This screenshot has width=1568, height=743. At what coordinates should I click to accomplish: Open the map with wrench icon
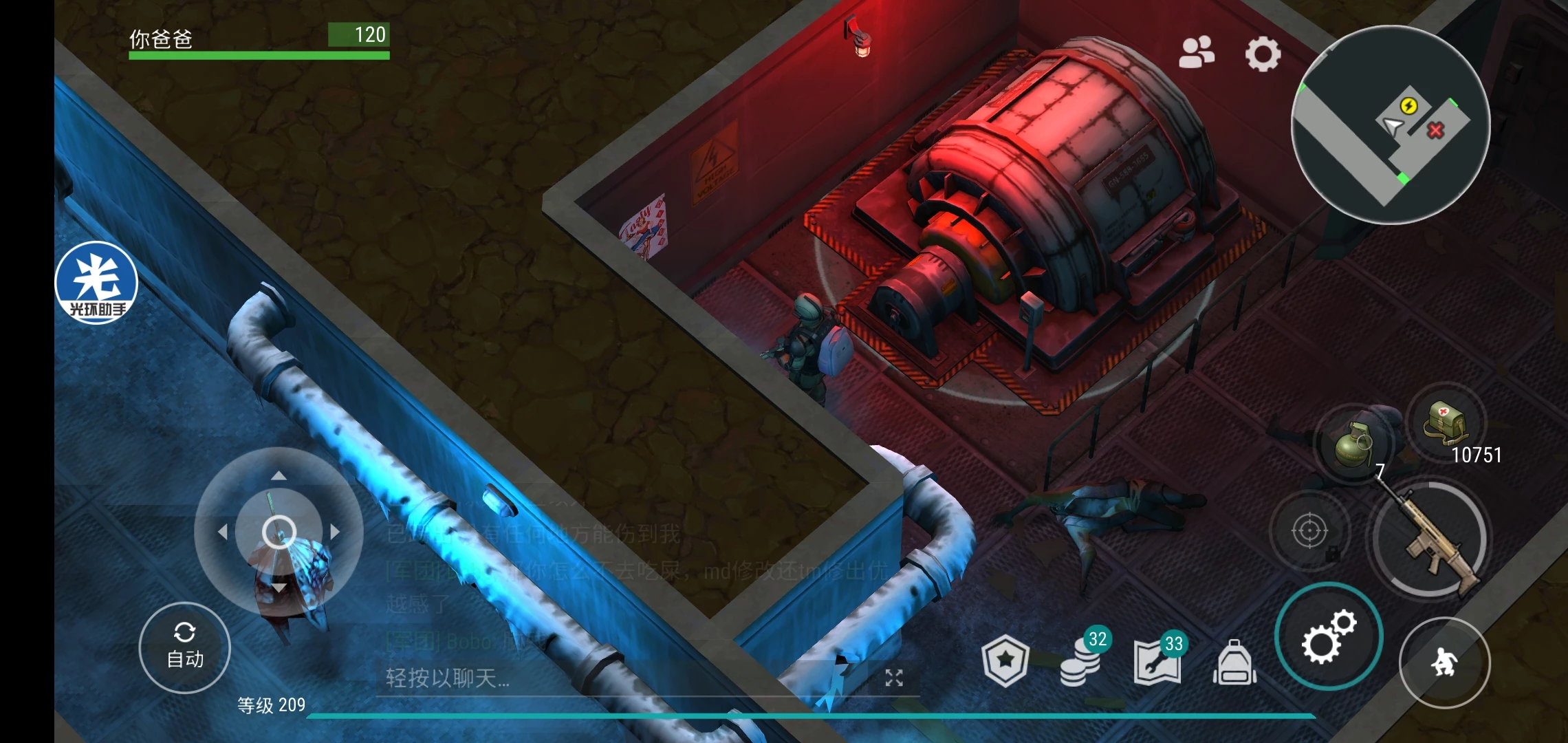(x=1158, y=660)
